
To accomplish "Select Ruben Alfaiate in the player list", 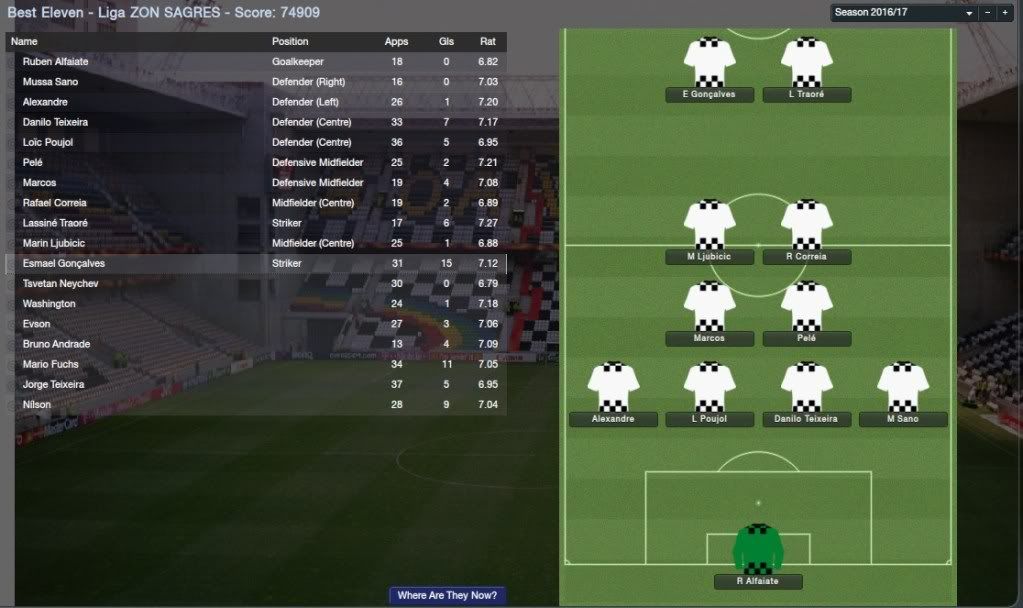I will coord(57,62).
